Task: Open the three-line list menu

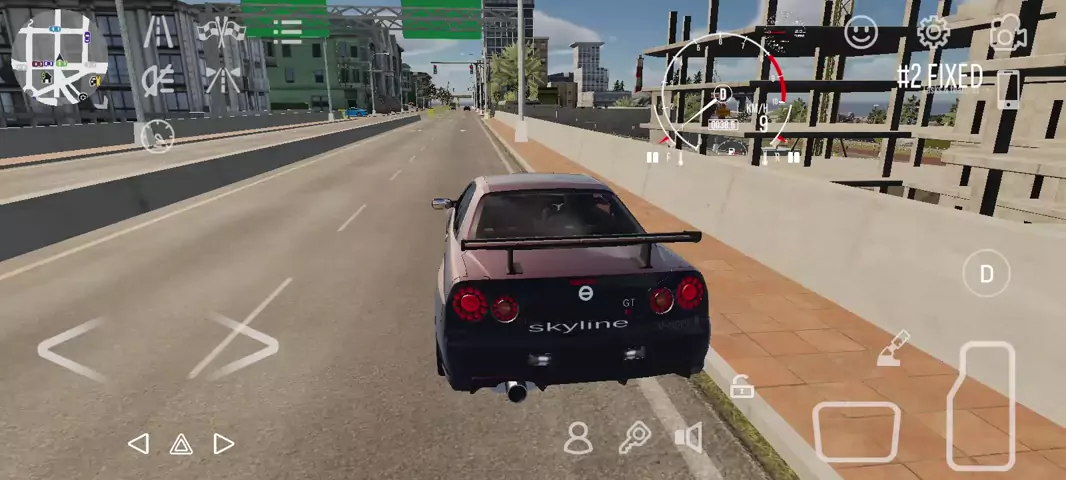Action: [x=287, y=29]
